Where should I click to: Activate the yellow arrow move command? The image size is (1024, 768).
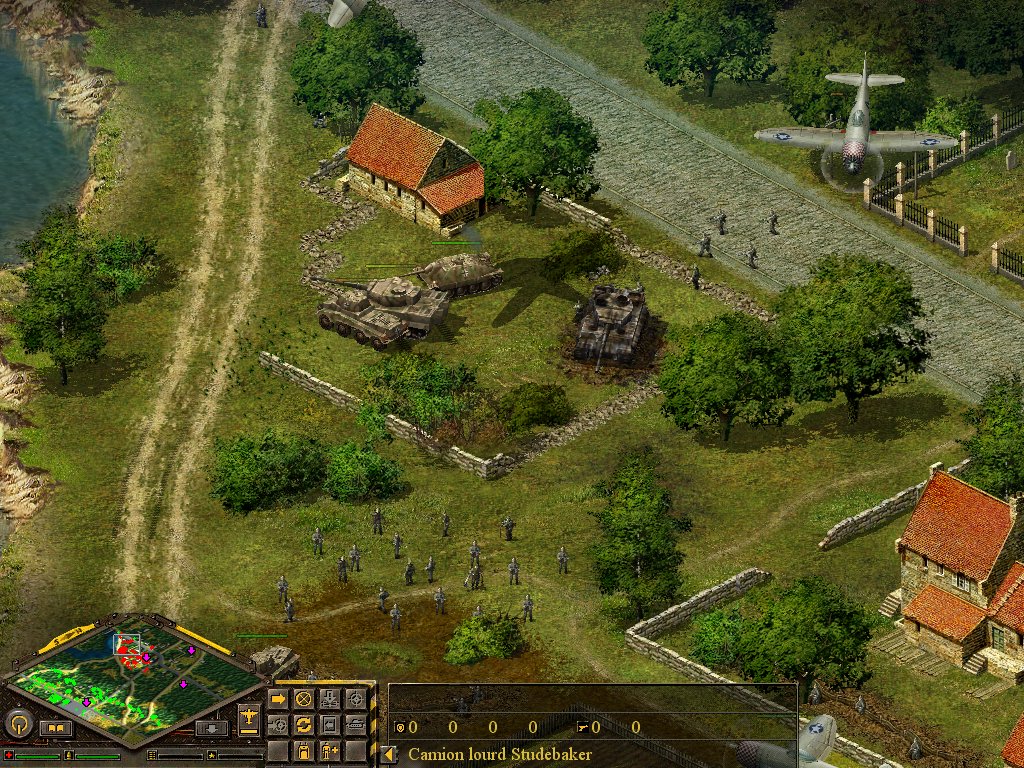(x=278, y=699)
